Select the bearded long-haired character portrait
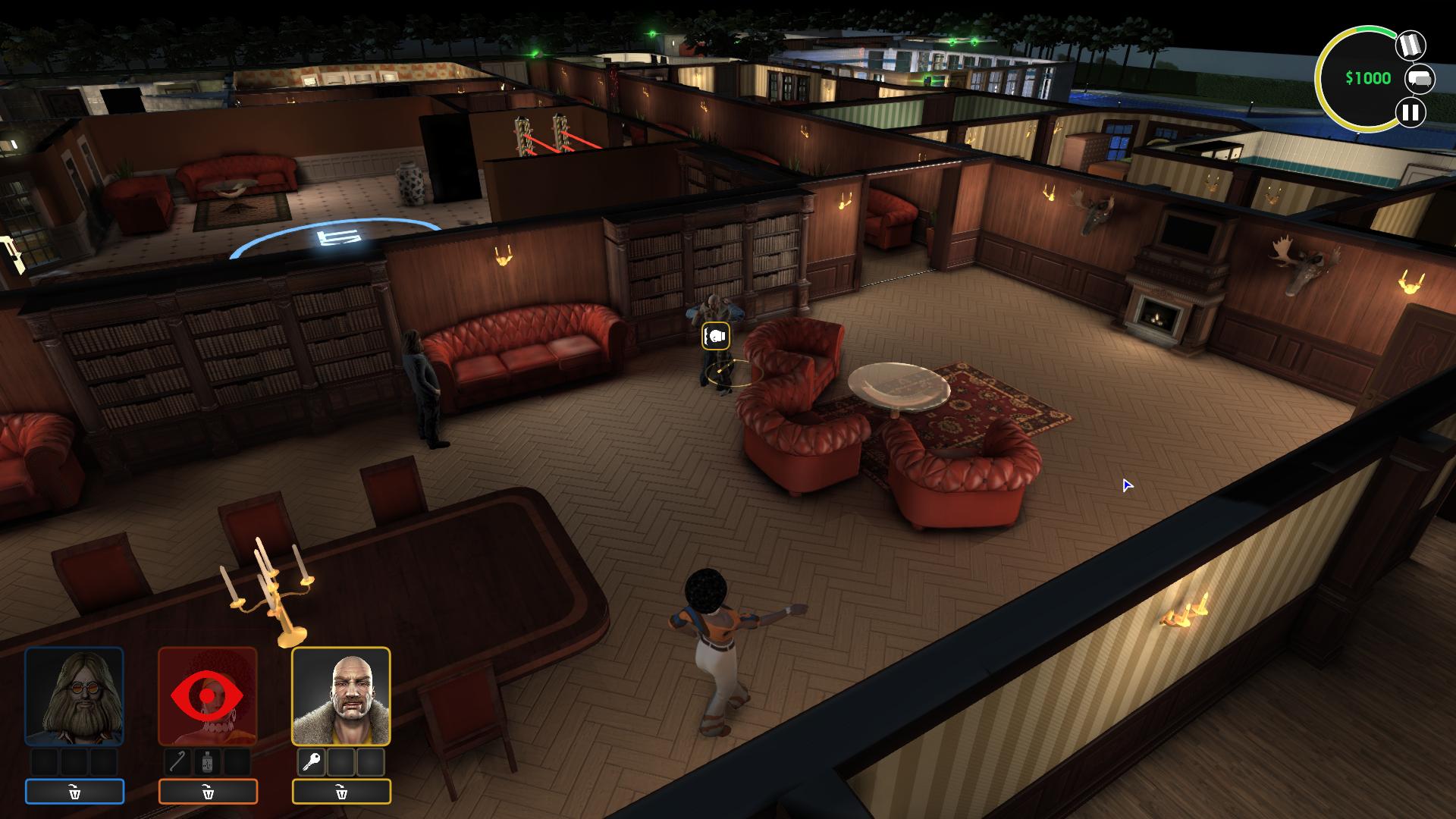 pos(74,696)
